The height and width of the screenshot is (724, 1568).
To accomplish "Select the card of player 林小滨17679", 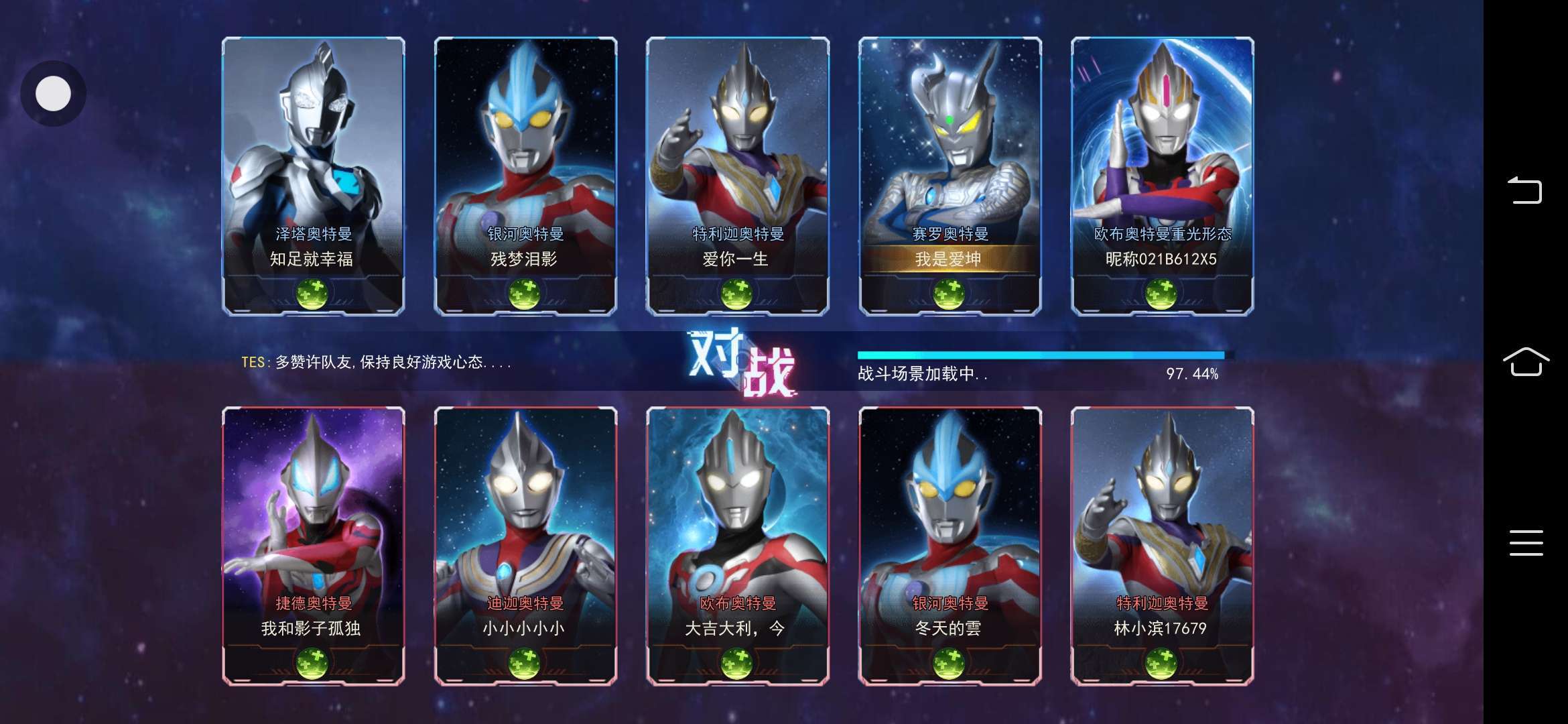I will tap(1162, 545).
